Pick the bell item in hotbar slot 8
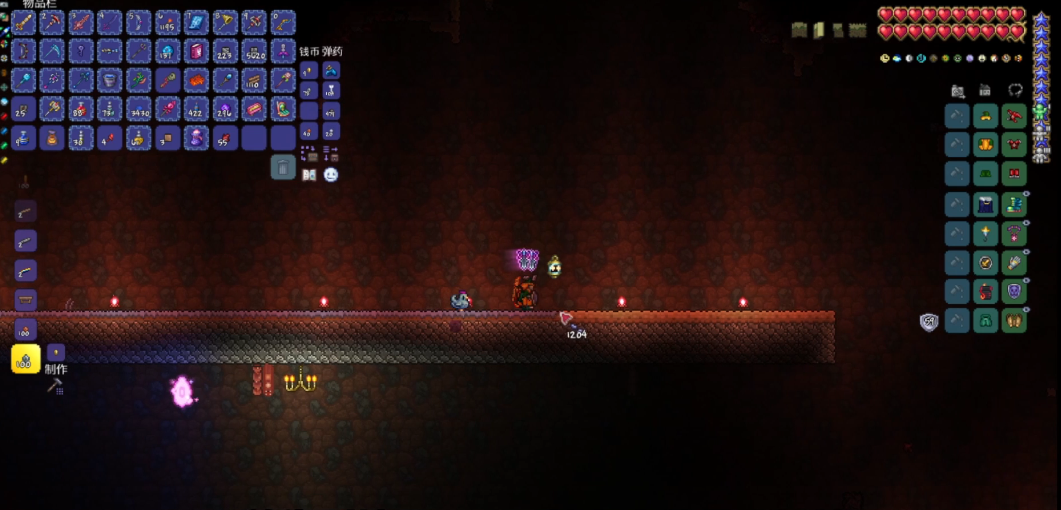Image resolution: width=1061 pixels, height=510 pixels. coord(225,22)
